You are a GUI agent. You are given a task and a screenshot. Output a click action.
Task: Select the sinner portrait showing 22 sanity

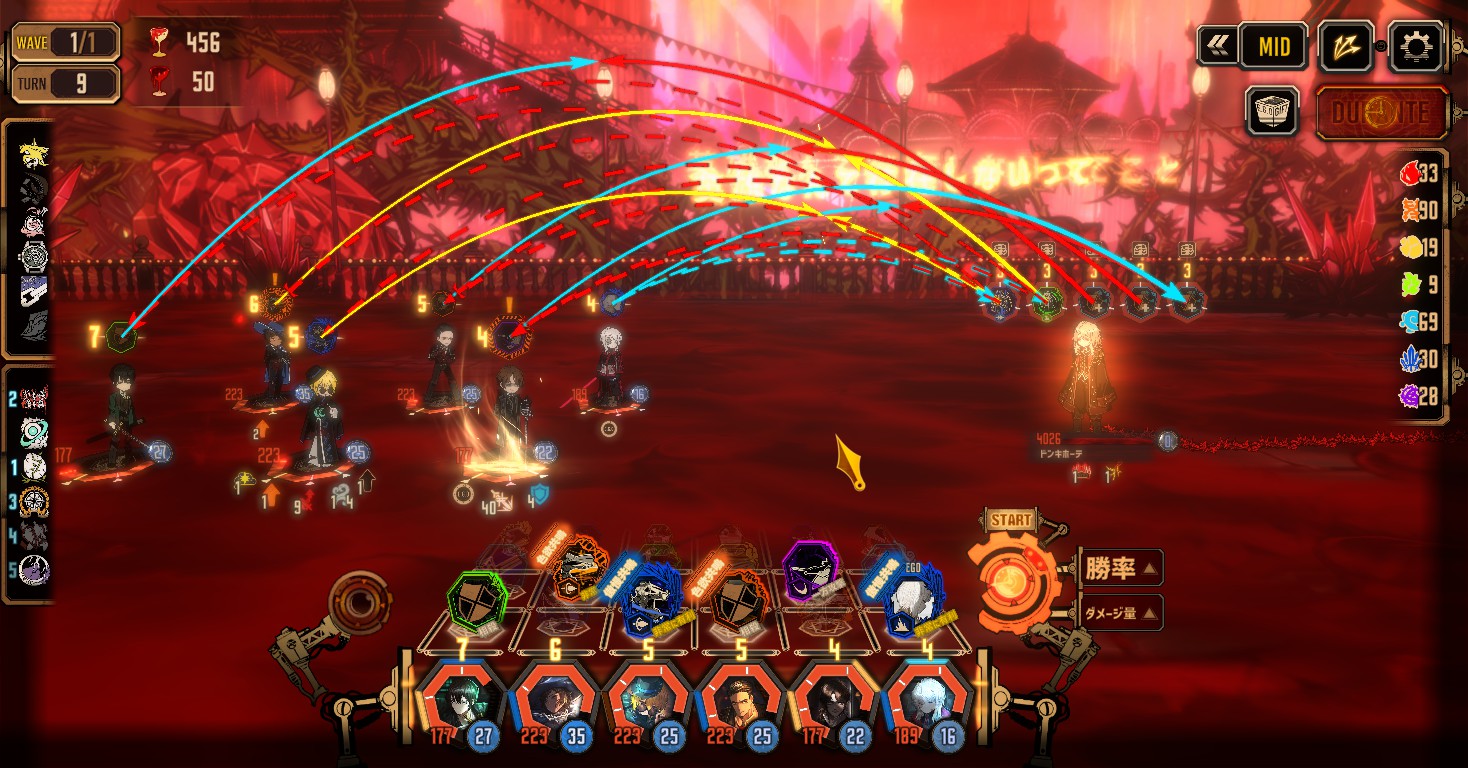pyautogui.click(x=834, y=698)
